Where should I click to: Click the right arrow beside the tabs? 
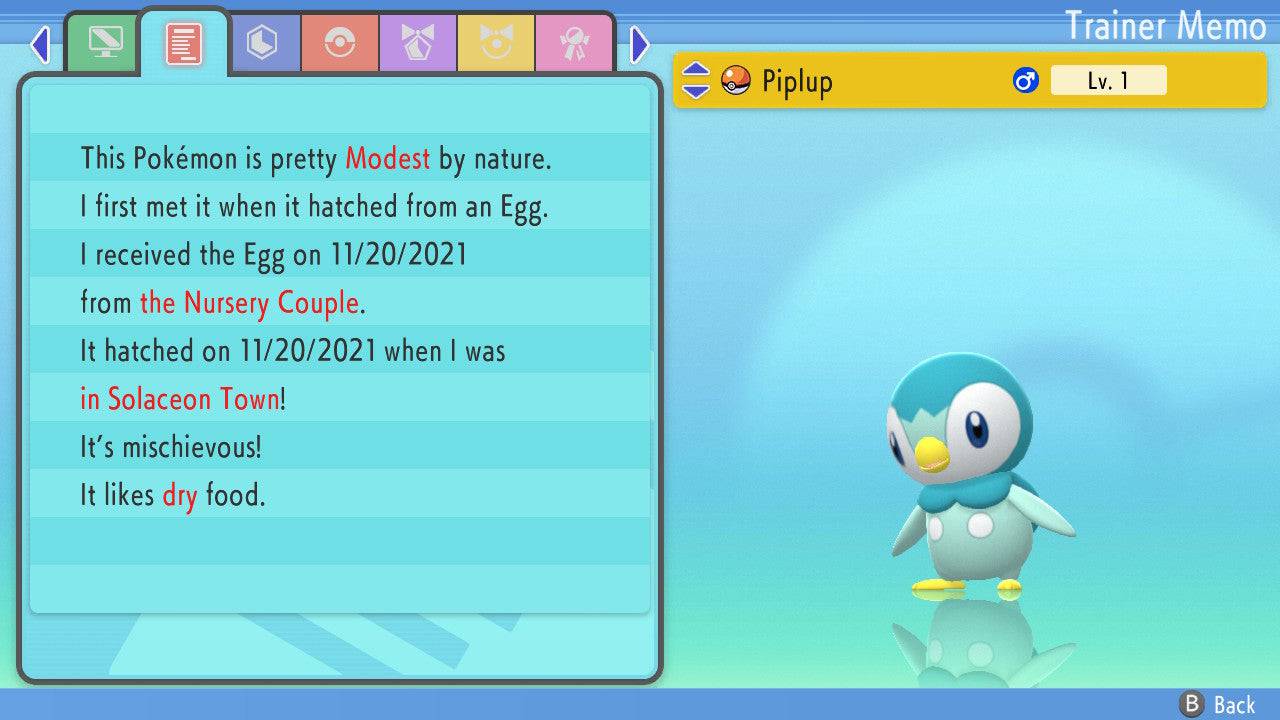click(640, 44)
